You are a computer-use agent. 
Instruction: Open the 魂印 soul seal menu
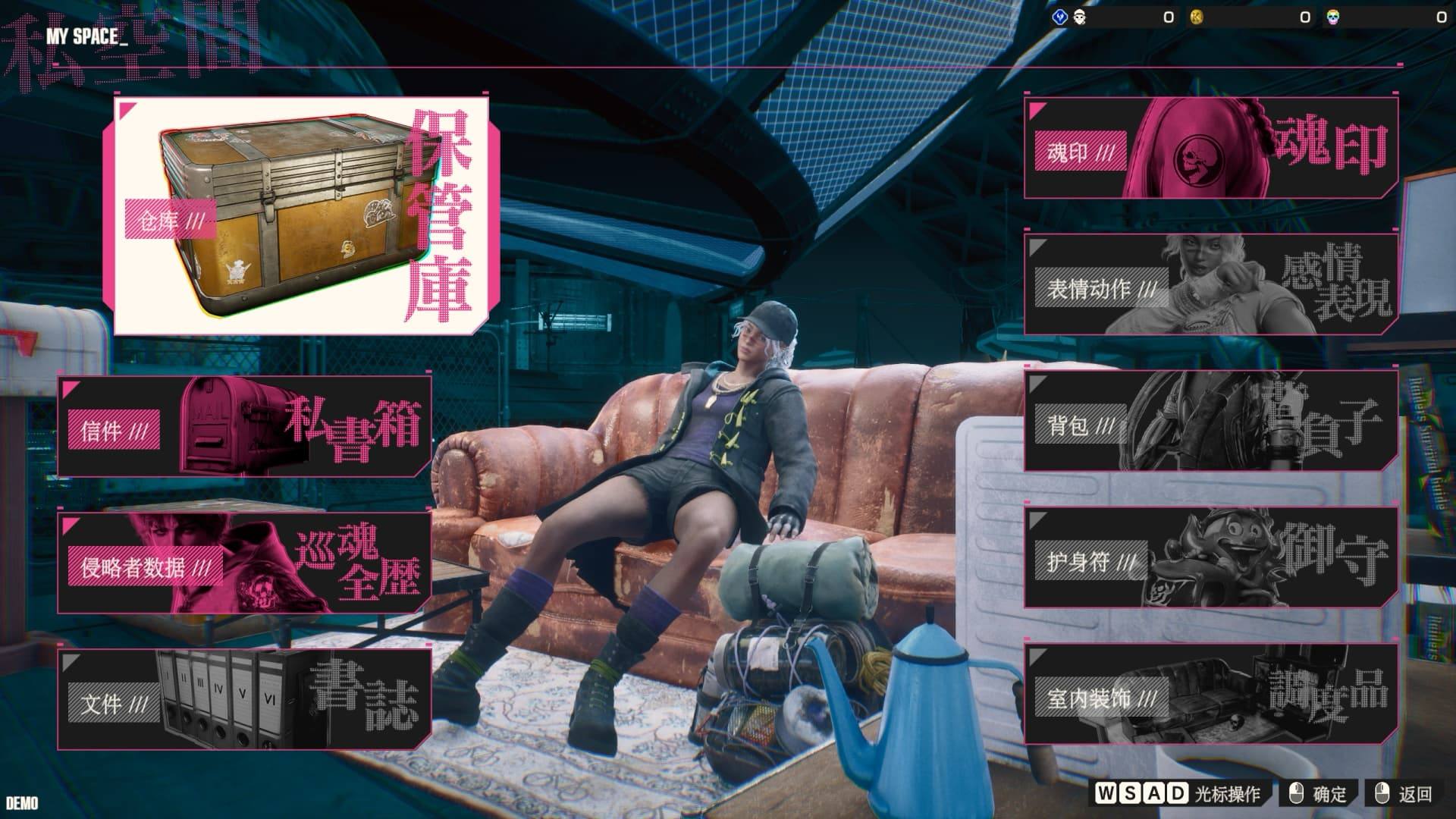[x=1210, y=149]
